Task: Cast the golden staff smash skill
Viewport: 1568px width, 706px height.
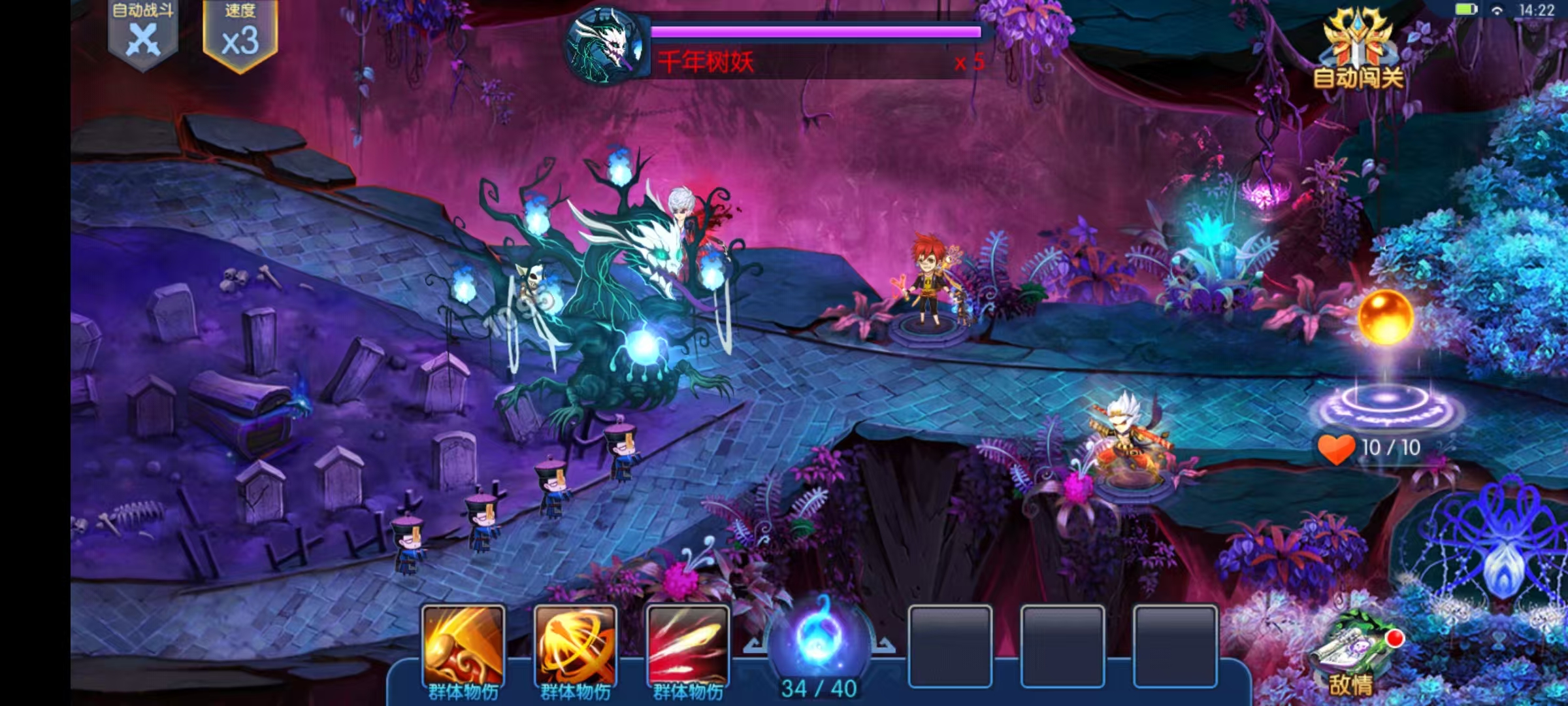Action: [x=463, y=647]
